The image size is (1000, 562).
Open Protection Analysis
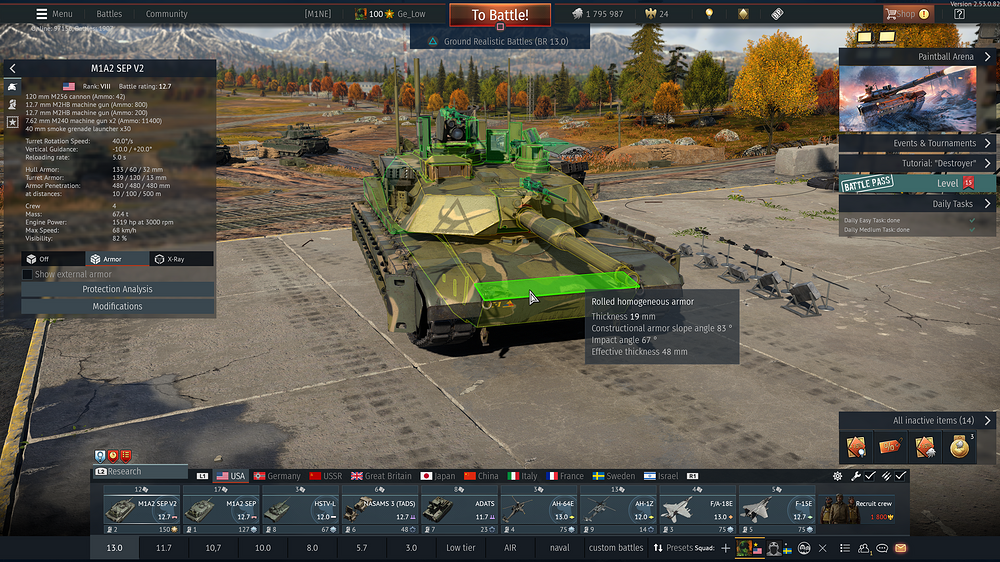[x=117, y=289]
